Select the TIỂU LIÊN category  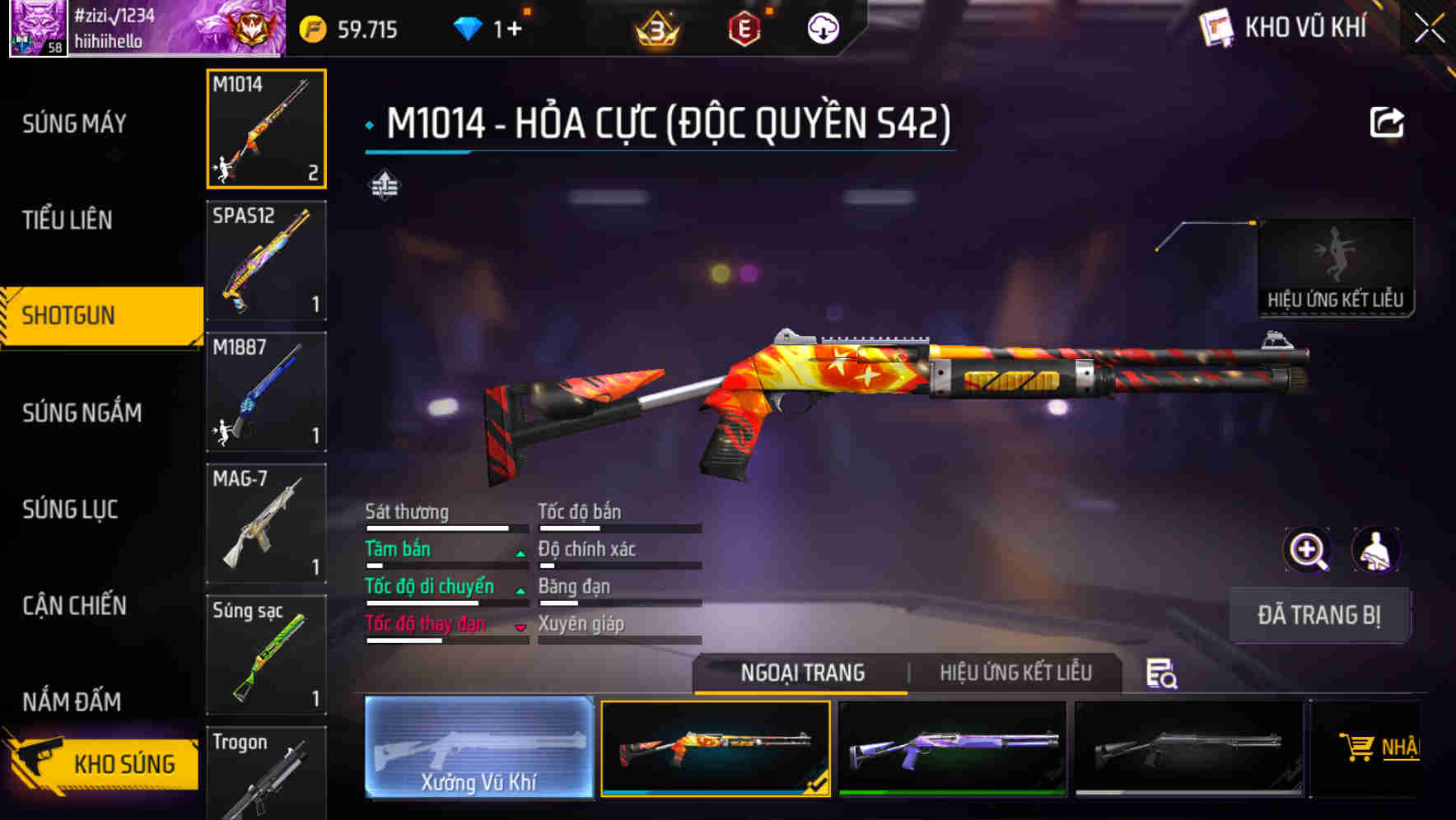68,220
